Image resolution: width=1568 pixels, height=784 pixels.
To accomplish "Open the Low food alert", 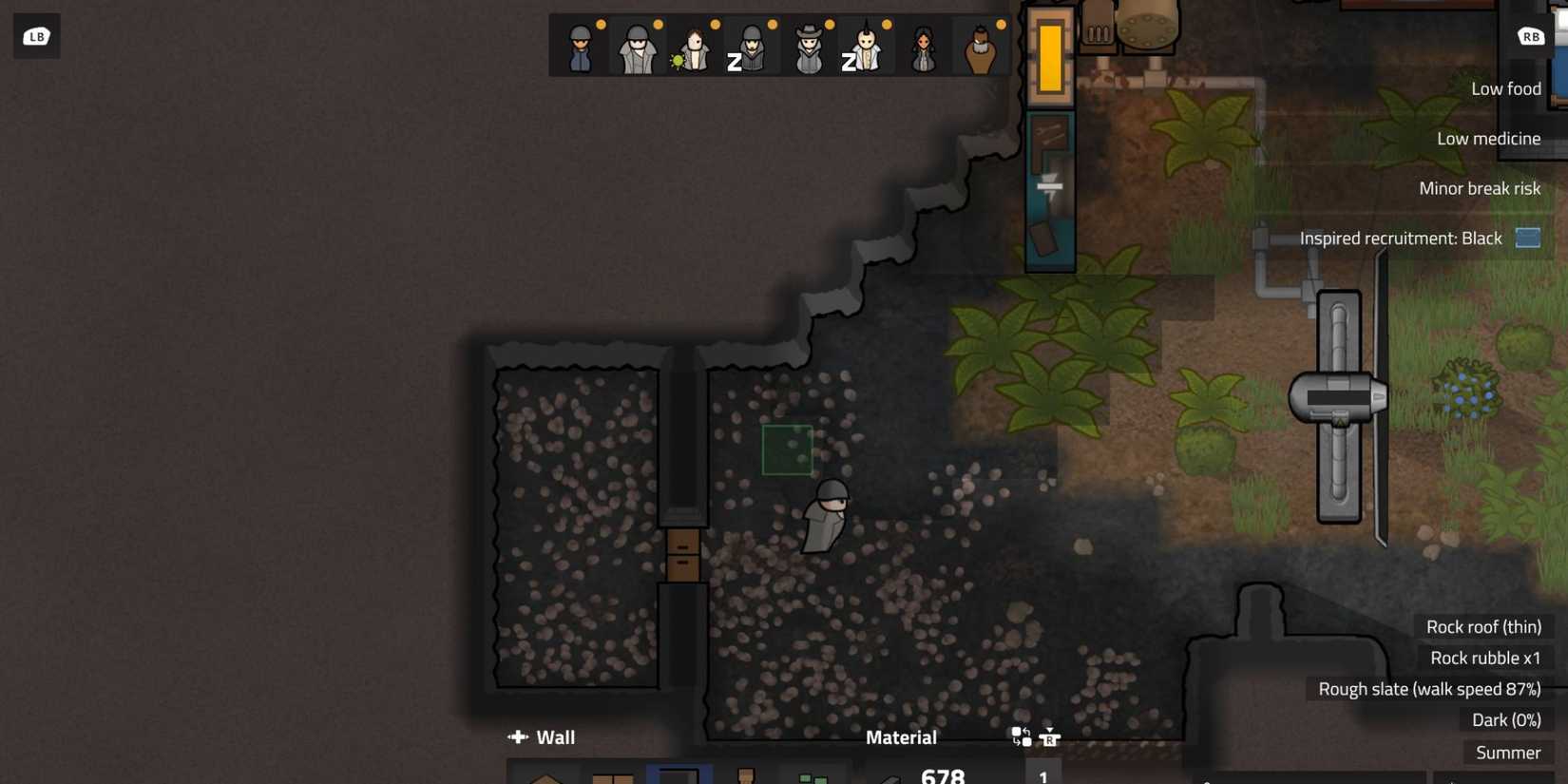I will tap(1506, 87).
